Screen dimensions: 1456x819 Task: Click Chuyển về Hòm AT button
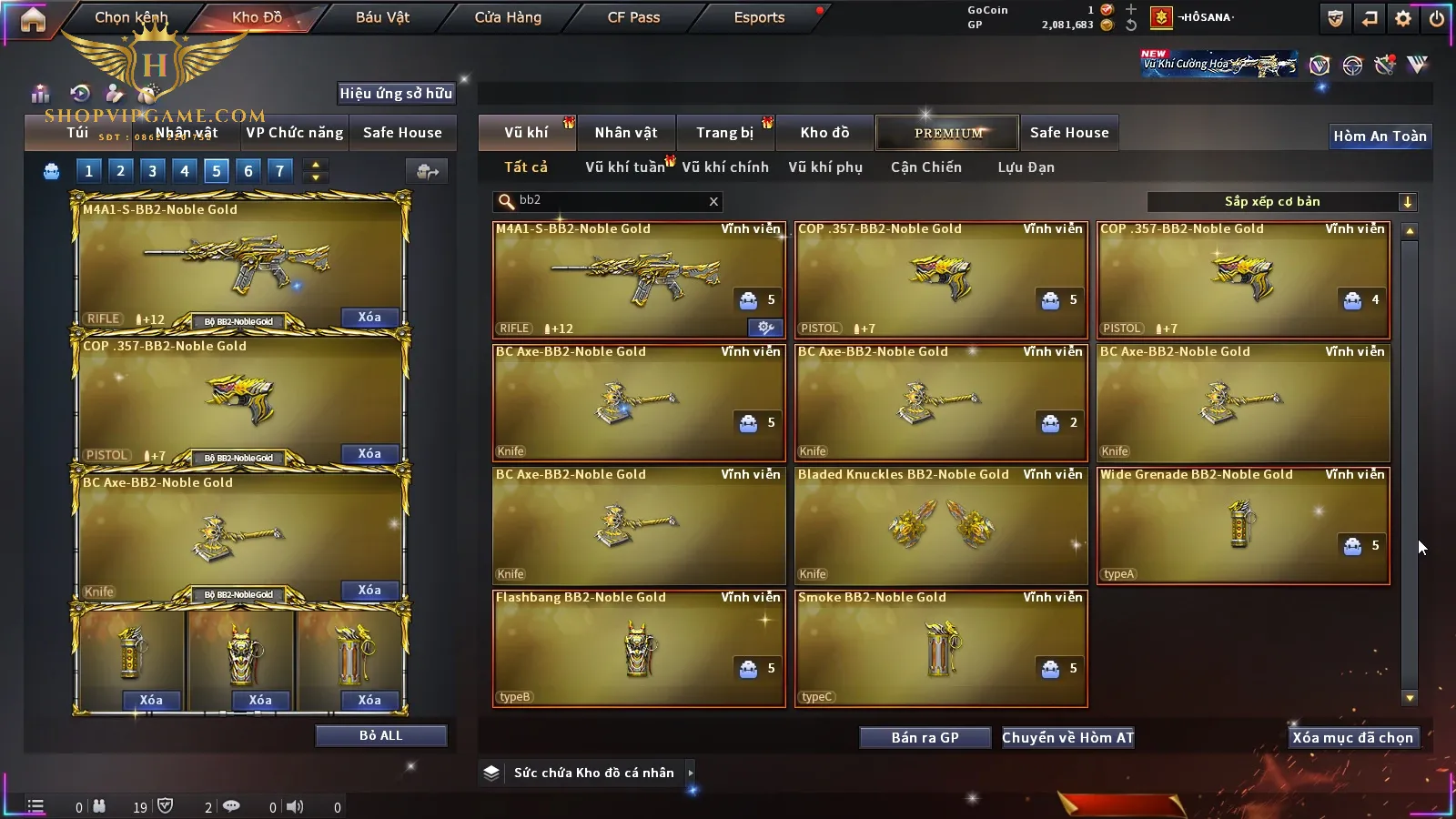[1067, 738]
